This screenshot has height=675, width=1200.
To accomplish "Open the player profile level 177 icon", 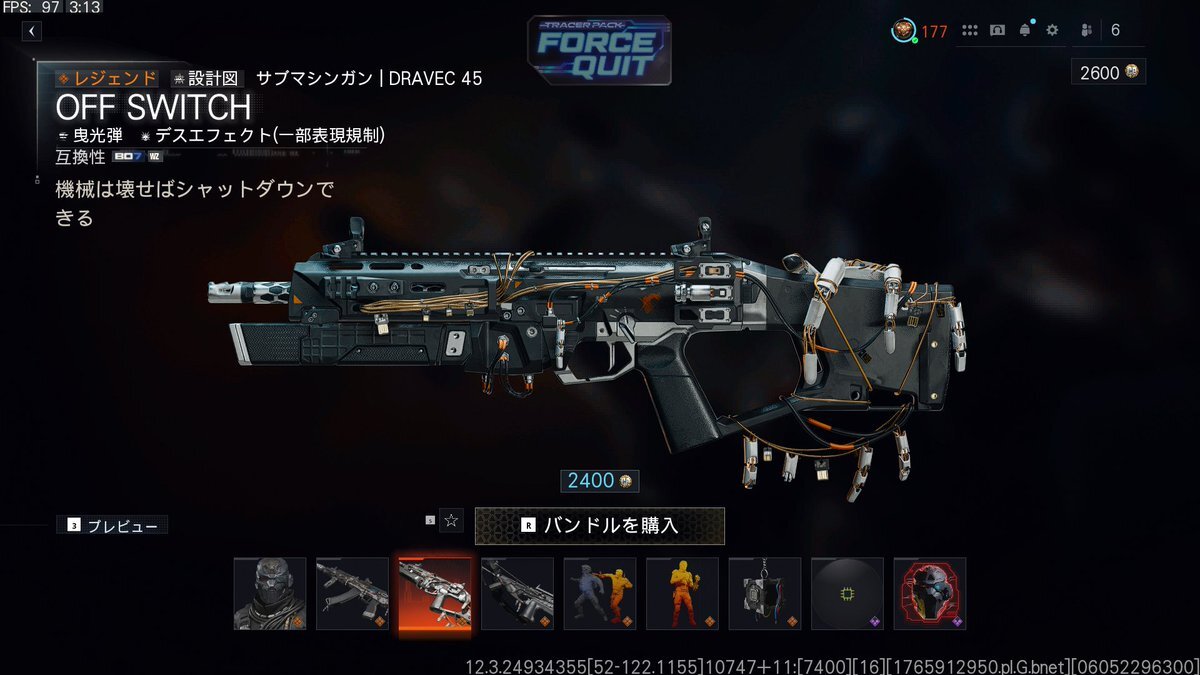I will [904, 31].
